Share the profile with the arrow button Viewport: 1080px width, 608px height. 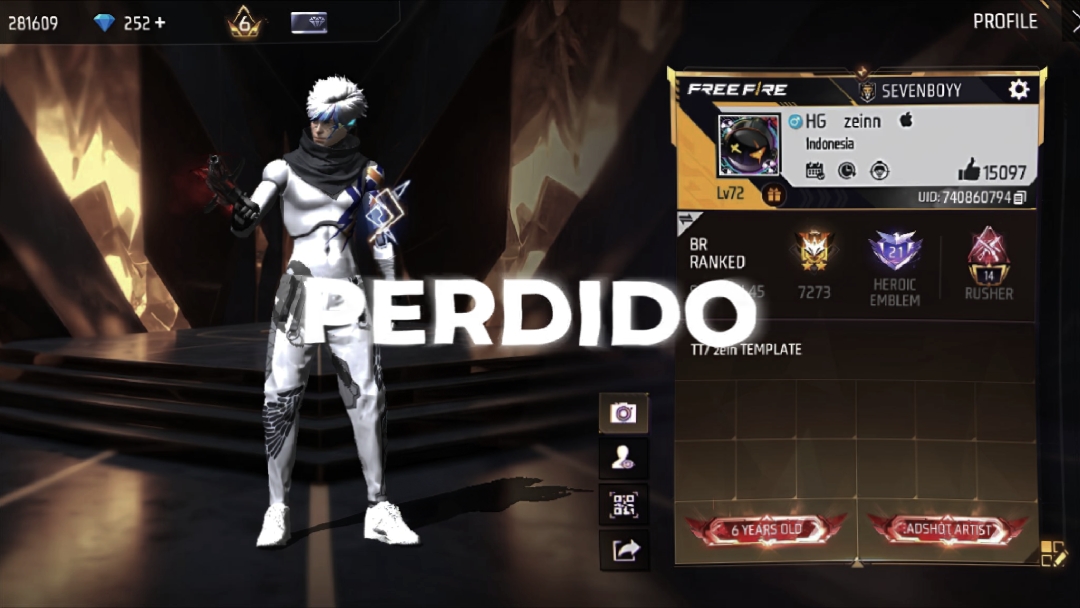(623, 550)
